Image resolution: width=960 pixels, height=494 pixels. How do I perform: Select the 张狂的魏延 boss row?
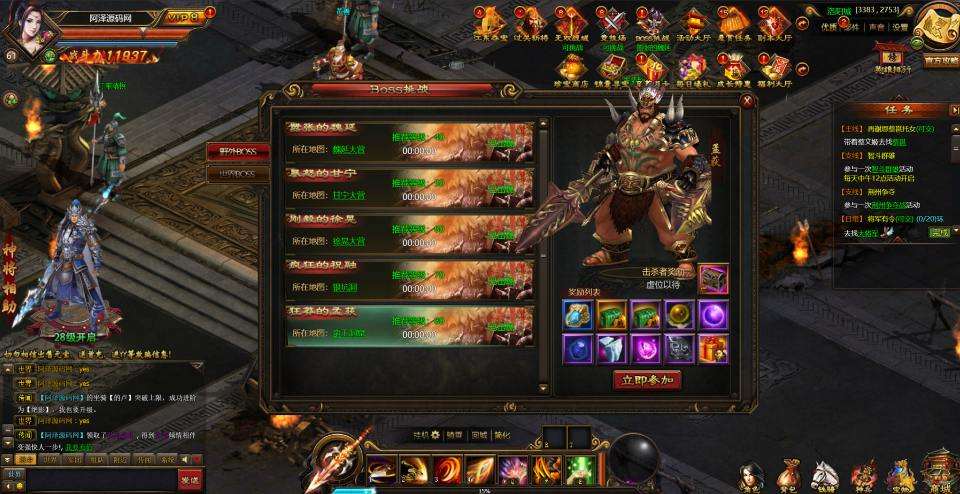coord(410,140)
